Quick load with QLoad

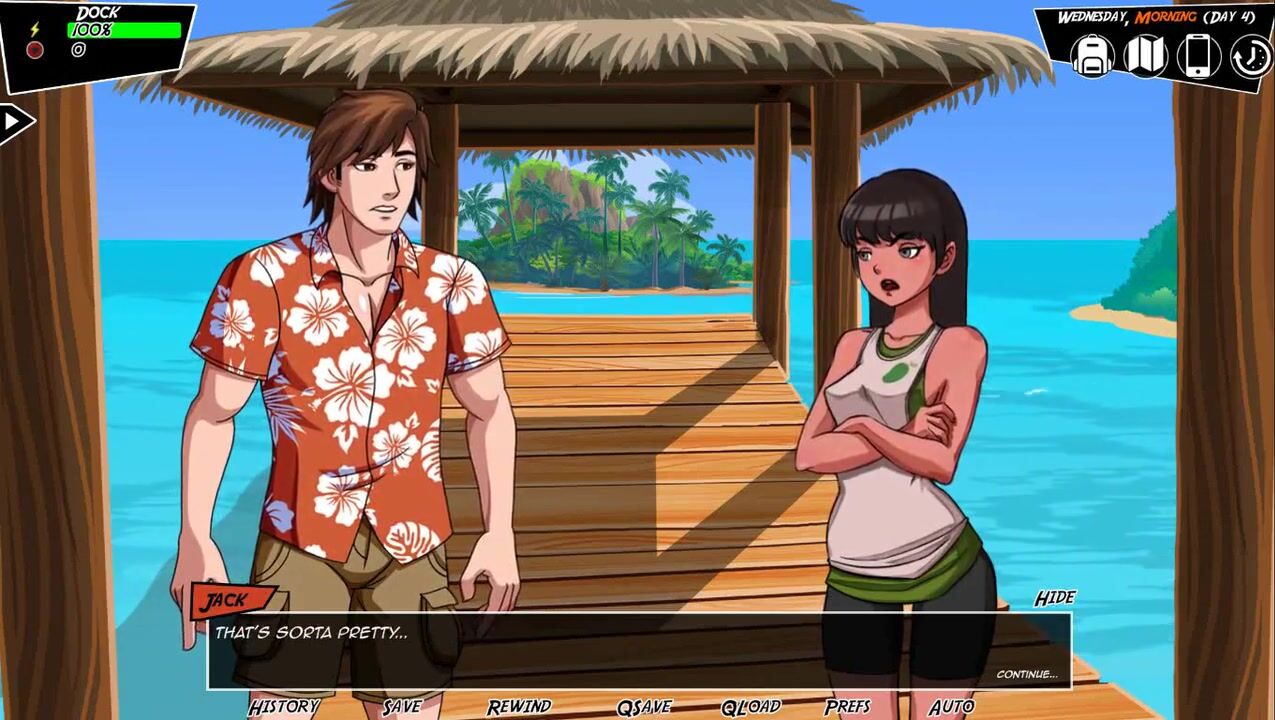(750, 707)
